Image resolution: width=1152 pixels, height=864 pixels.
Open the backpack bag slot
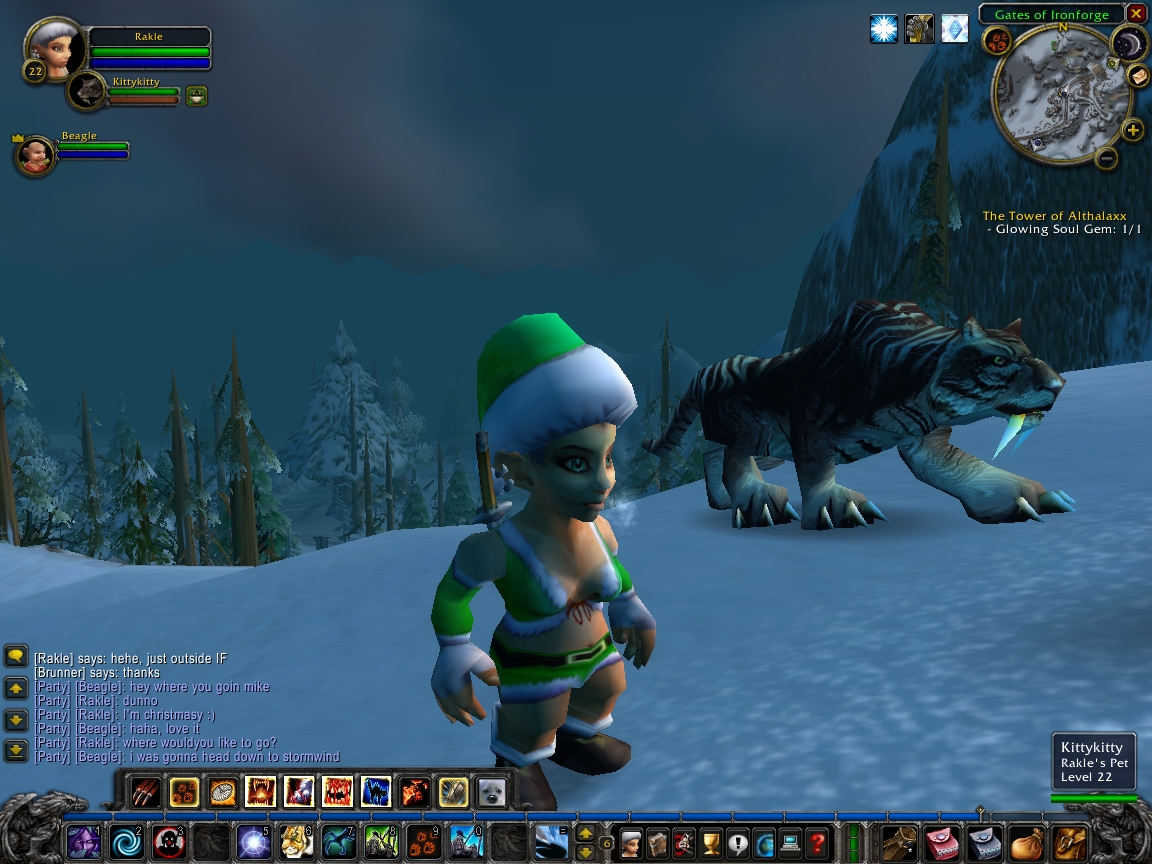click(x=1069, y=842)
